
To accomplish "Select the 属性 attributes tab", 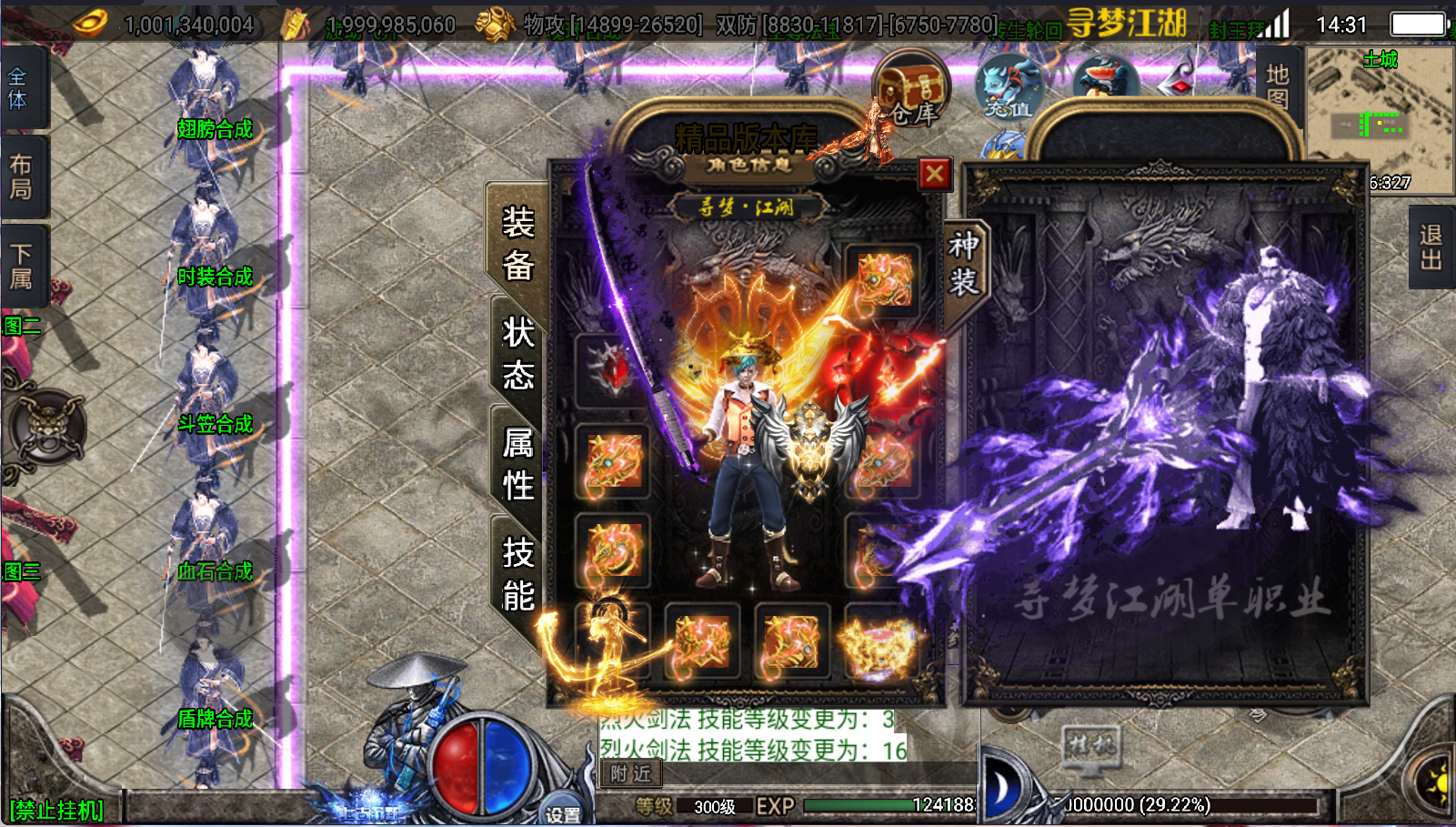I will [x=517, y=464].
